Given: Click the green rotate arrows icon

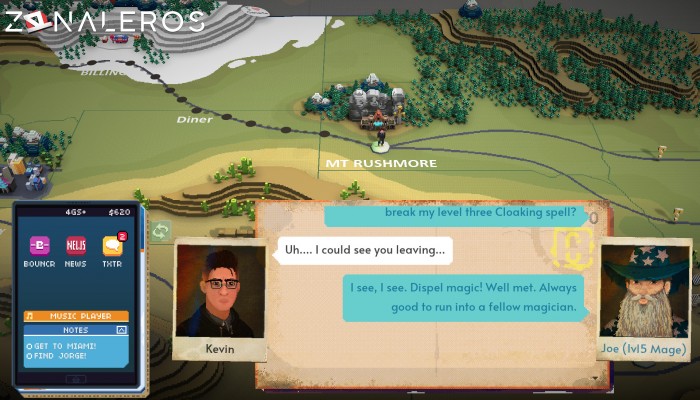Looking at the screenshot, I should point(161,231).
